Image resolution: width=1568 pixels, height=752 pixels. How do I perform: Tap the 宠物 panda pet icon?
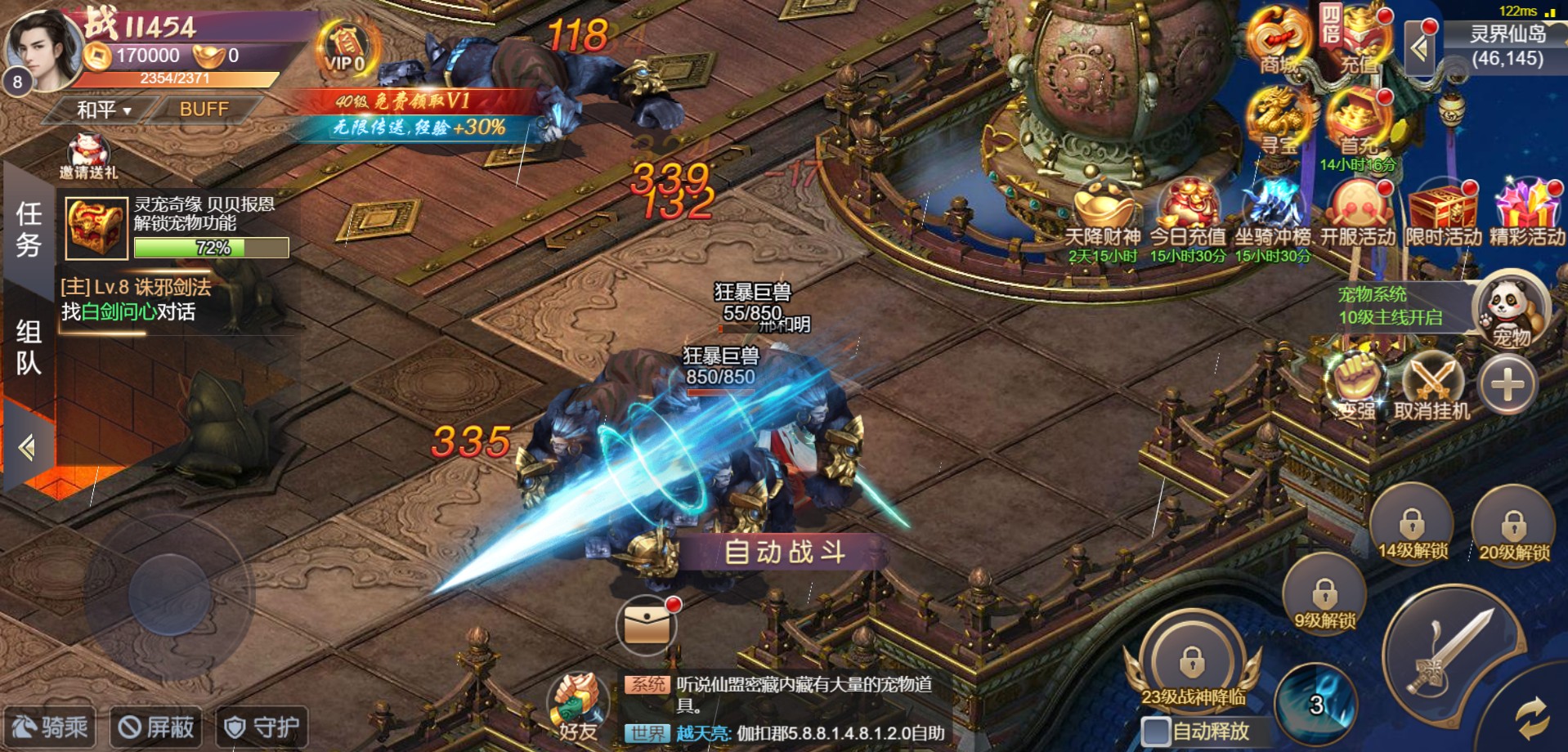[1510, 312]
